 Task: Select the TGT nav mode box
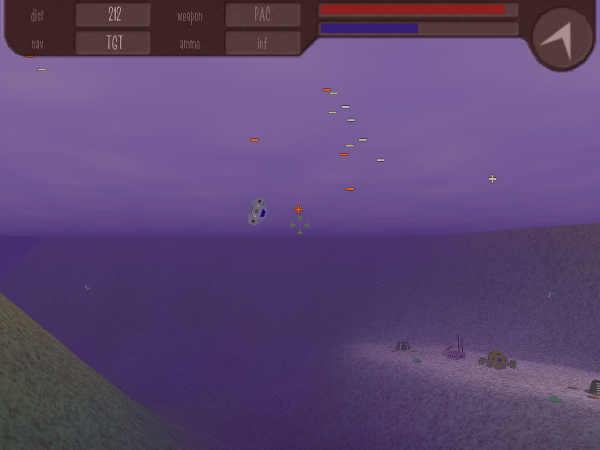point(113,43)
